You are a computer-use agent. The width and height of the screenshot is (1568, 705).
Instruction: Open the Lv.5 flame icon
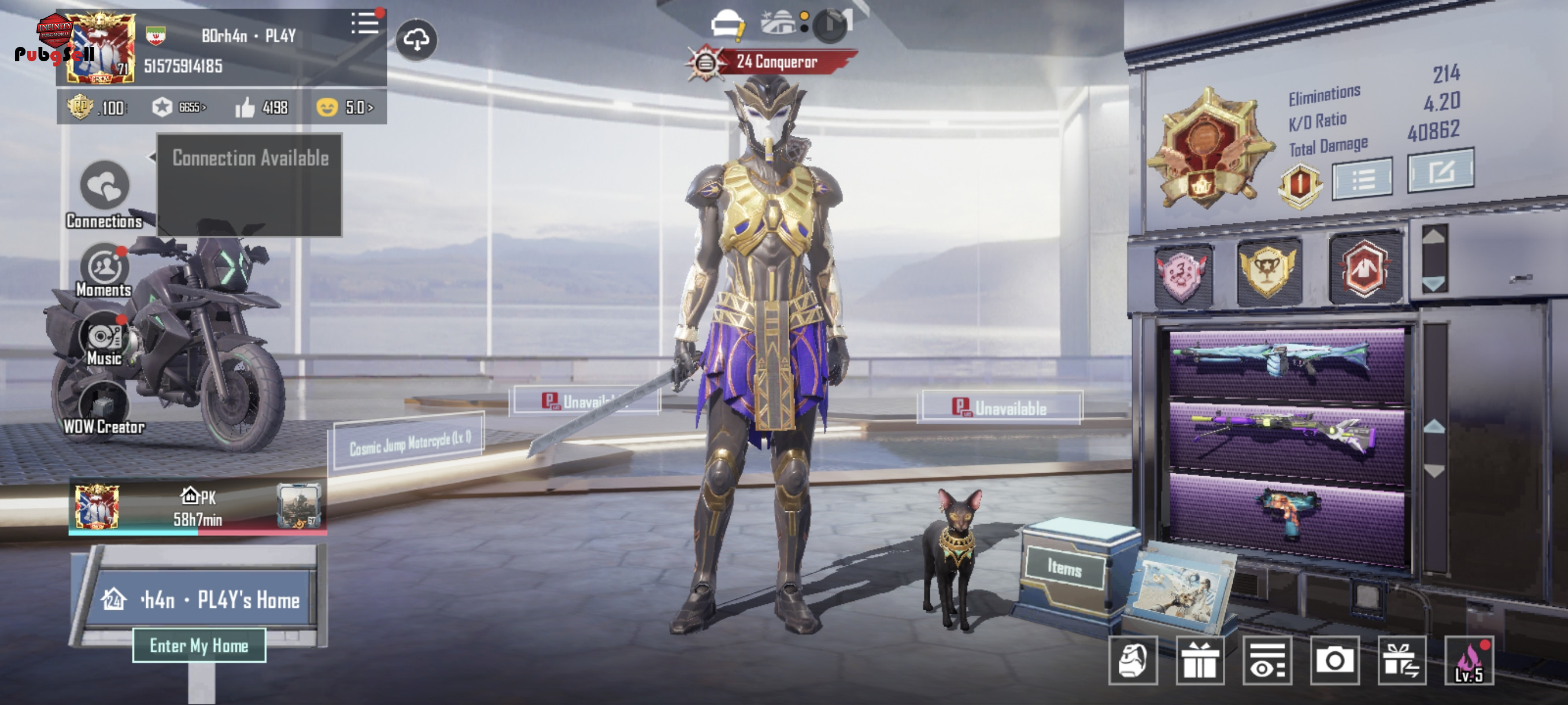[x=1469, y=661]
